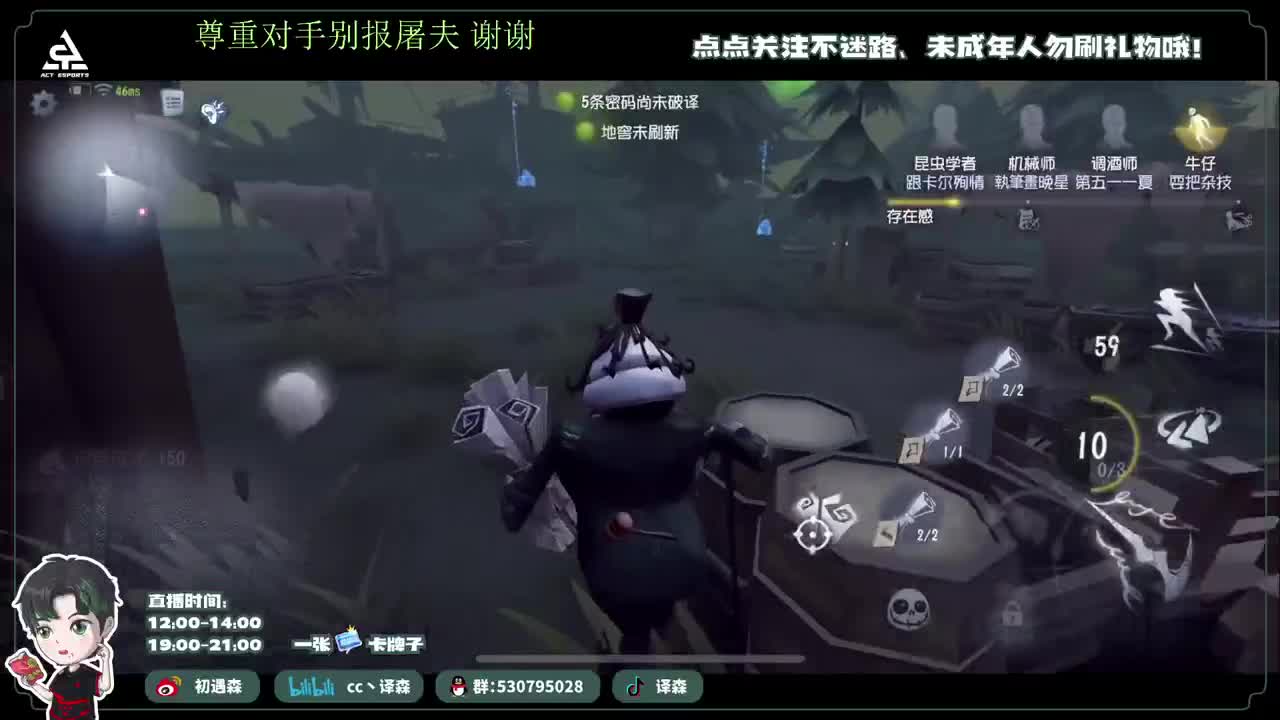Click the paper note icon near top left
Image resolution: width=1280 pixels, height=720 pixels.
coord(172,100)
